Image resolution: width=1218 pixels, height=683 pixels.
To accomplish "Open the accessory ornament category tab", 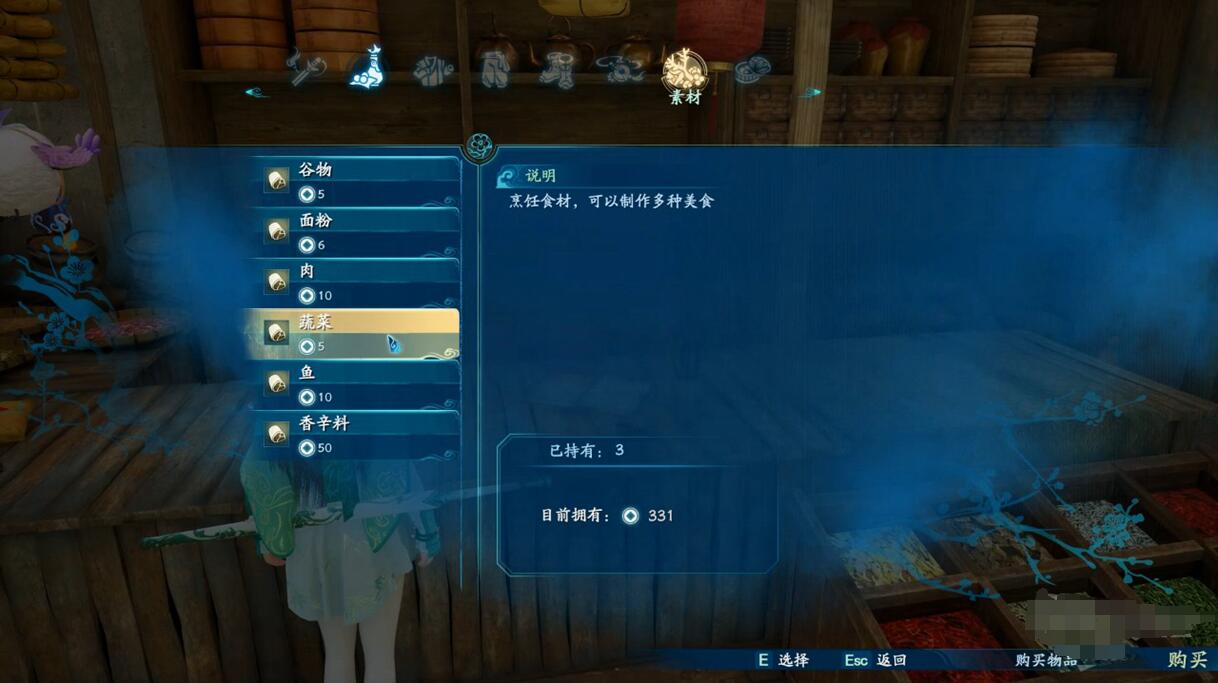I will click(x=620, y=70).
